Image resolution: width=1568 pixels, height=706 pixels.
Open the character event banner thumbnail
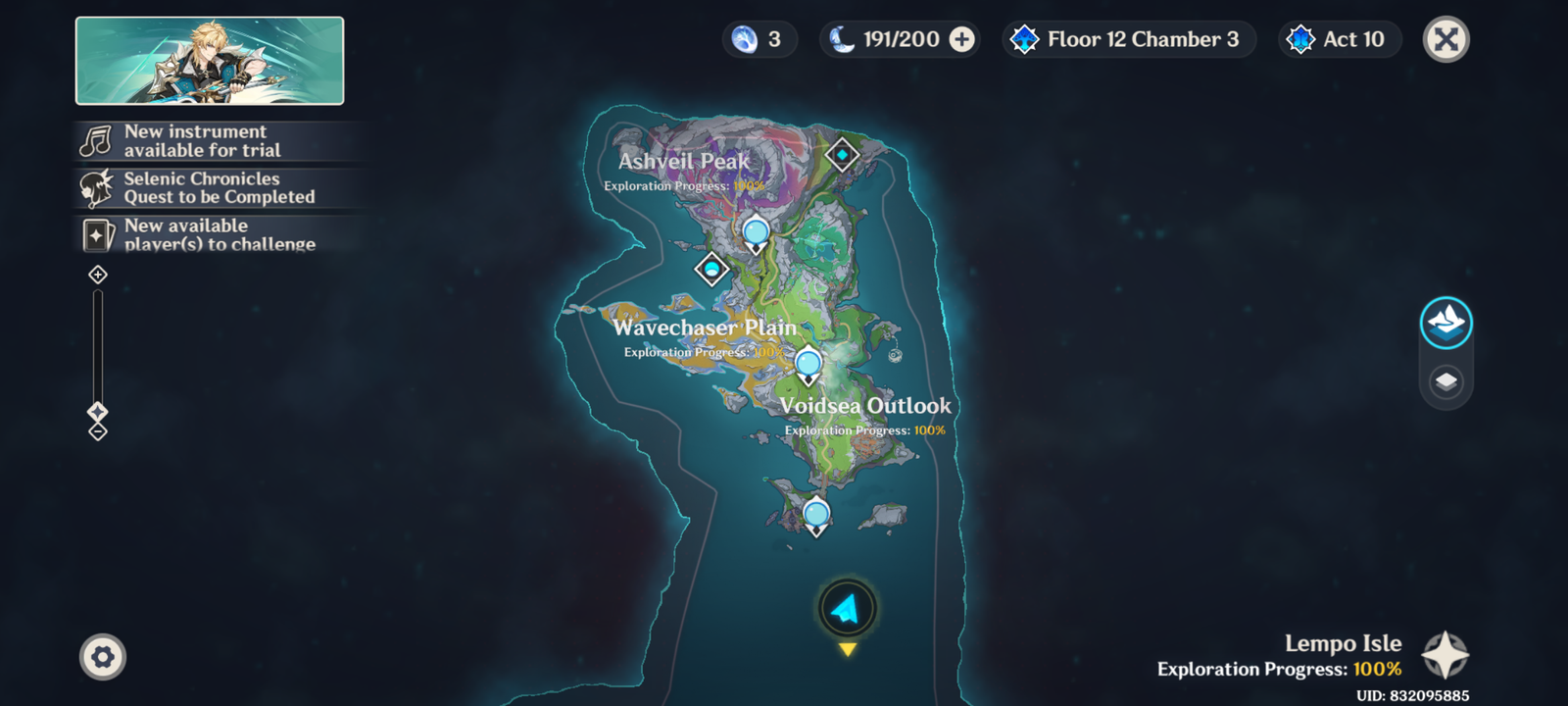tap(210, 61)
